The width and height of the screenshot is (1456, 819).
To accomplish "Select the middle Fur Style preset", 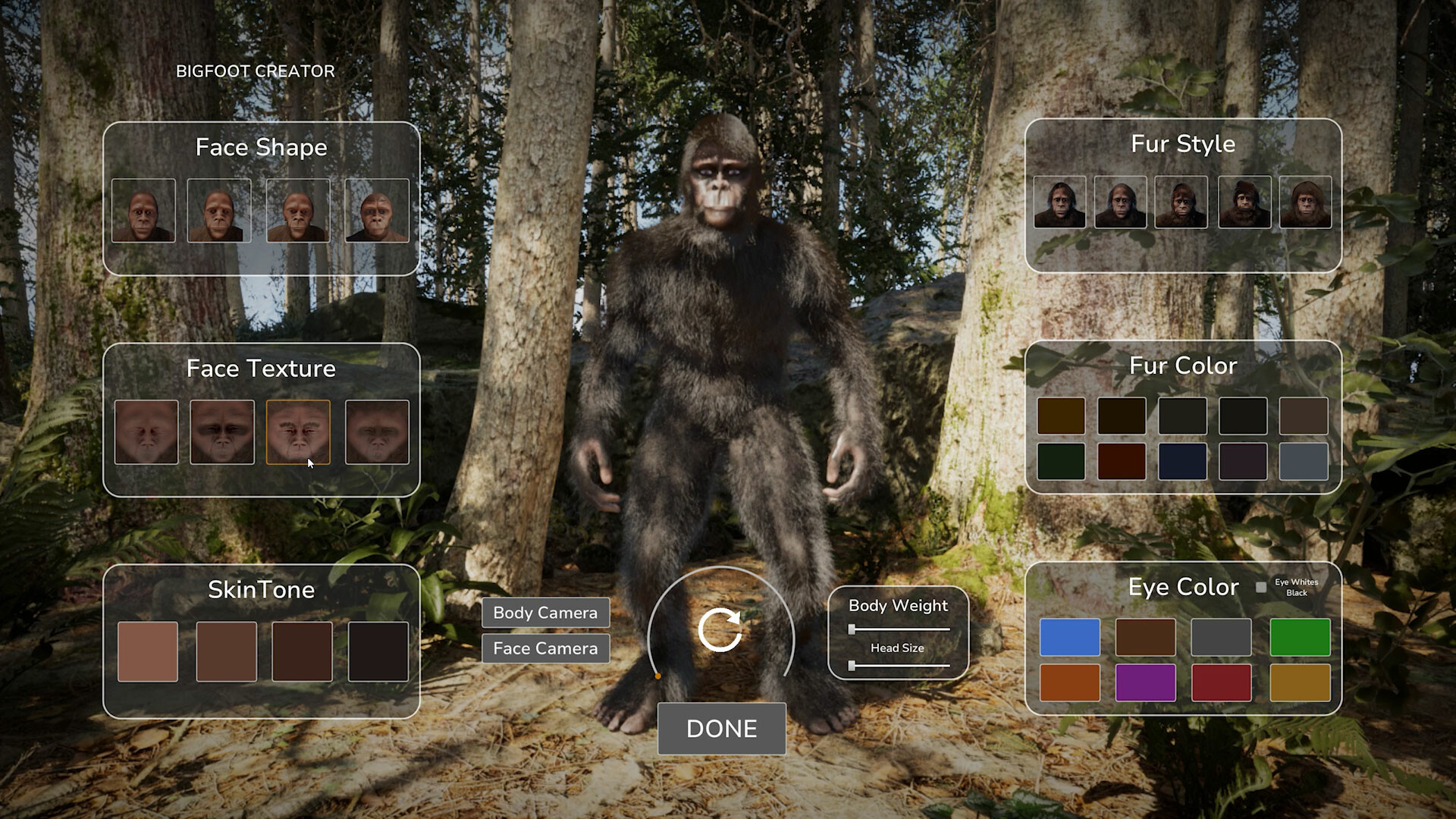I will [1181, 202].
